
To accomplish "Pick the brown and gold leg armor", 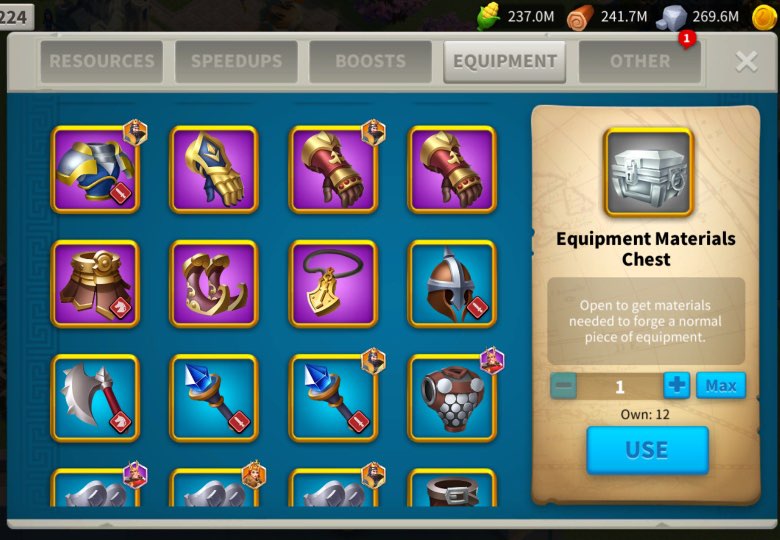I will 95,283.
